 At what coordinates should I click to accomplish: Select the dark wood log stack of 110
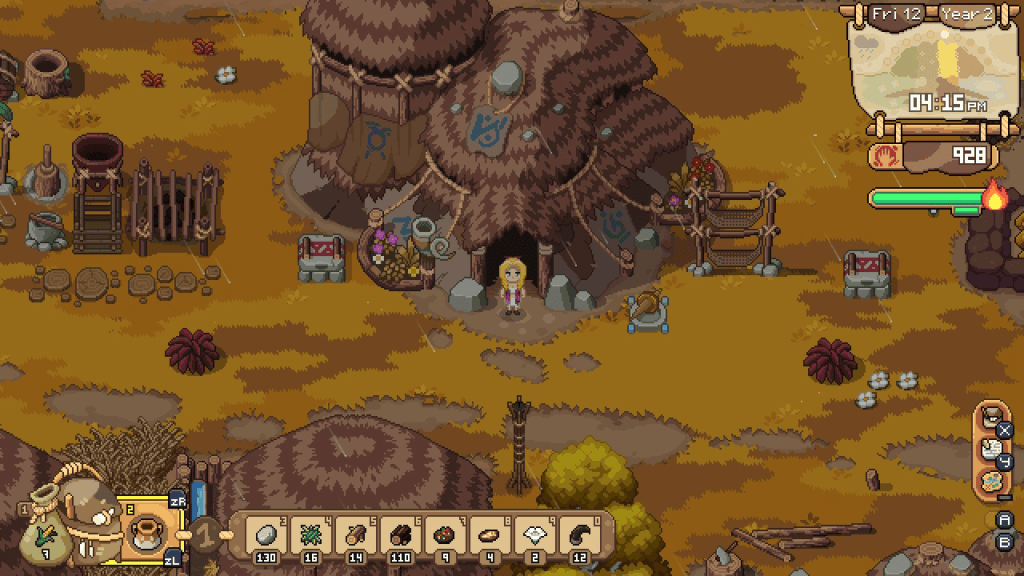click(400, 534)
